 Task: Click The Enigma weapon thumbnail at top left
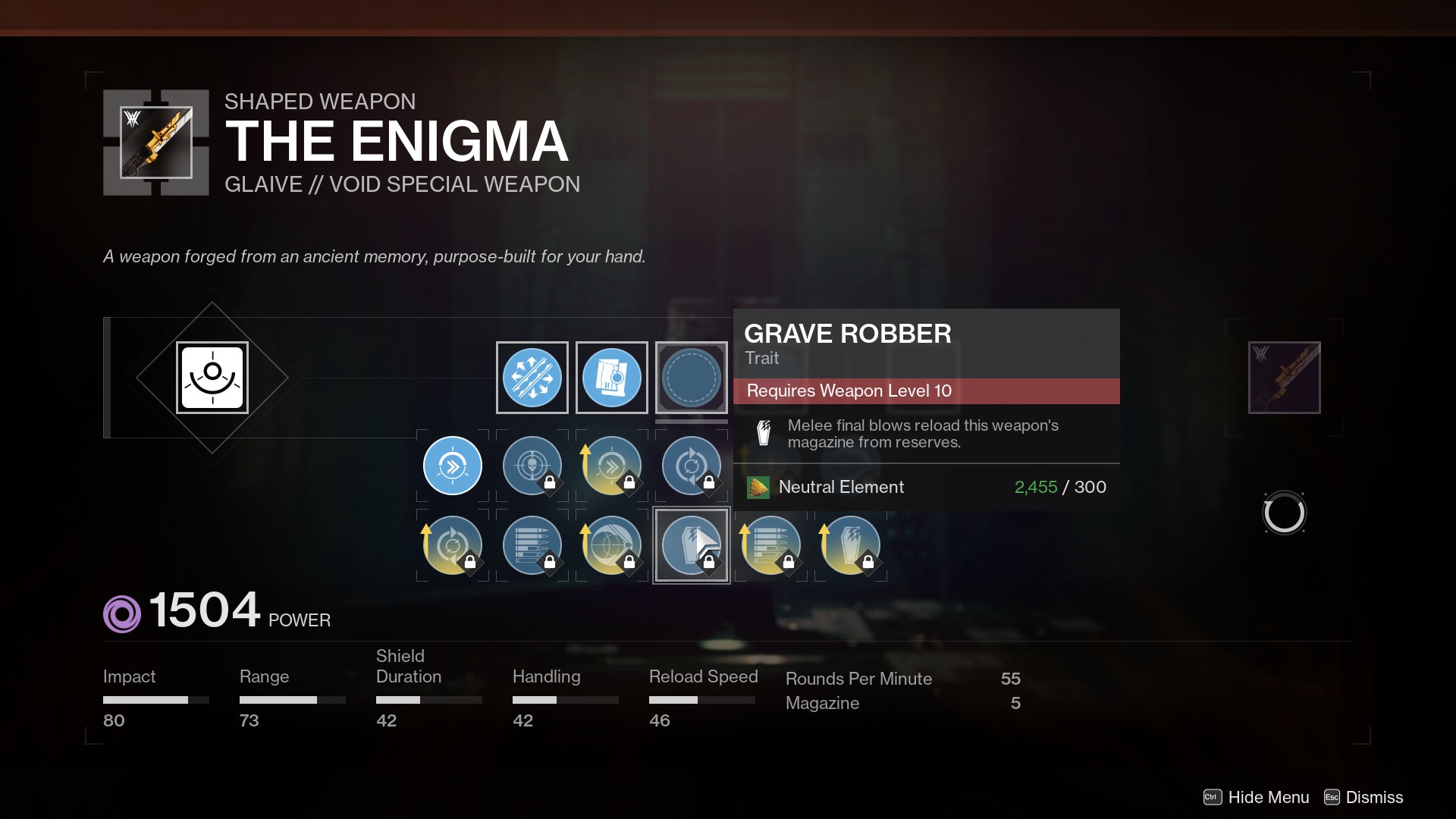pyautogui.click(x=155, y=142)
